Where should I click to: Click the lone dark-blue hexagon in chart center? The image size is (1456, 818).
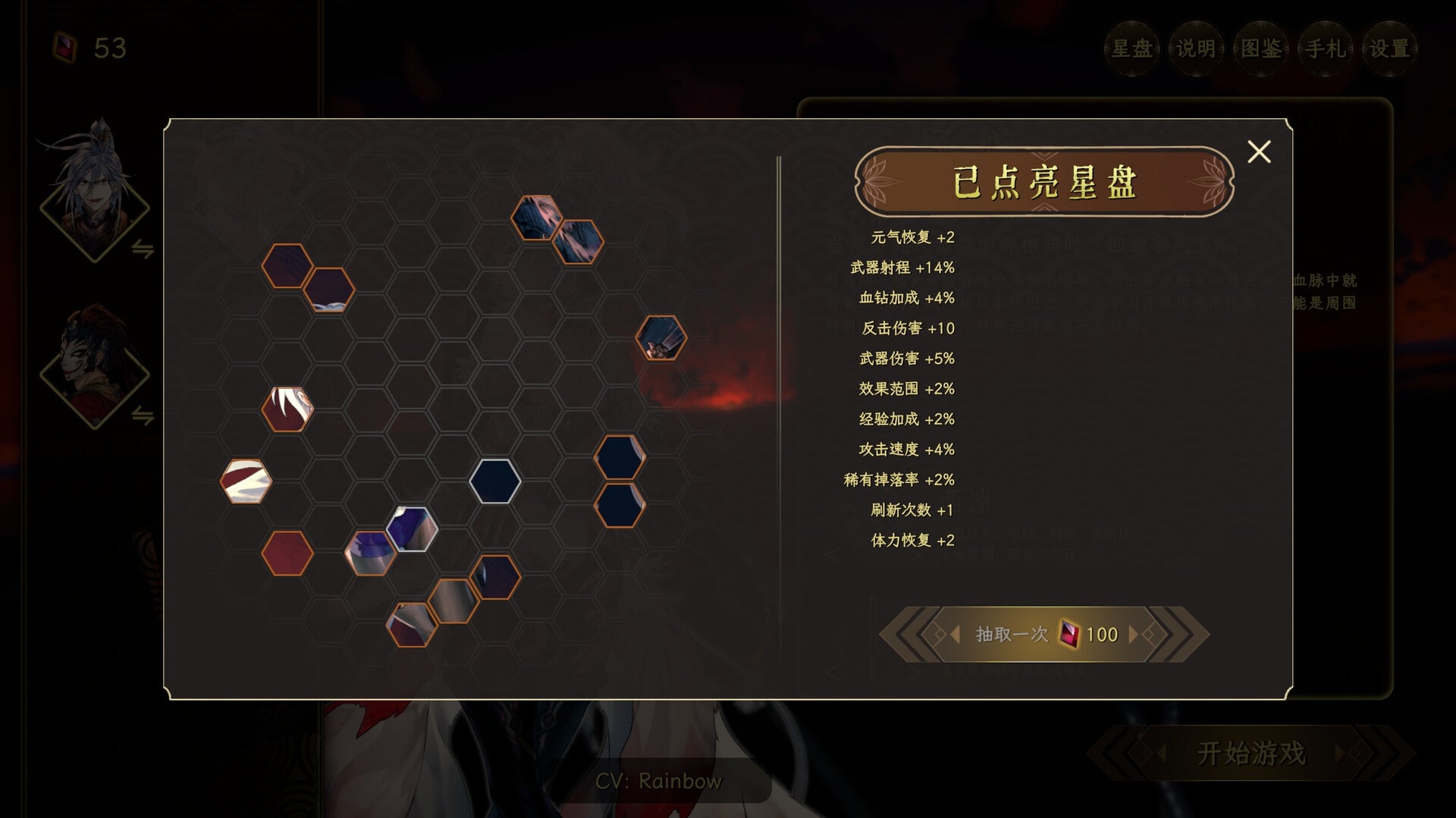496,481
